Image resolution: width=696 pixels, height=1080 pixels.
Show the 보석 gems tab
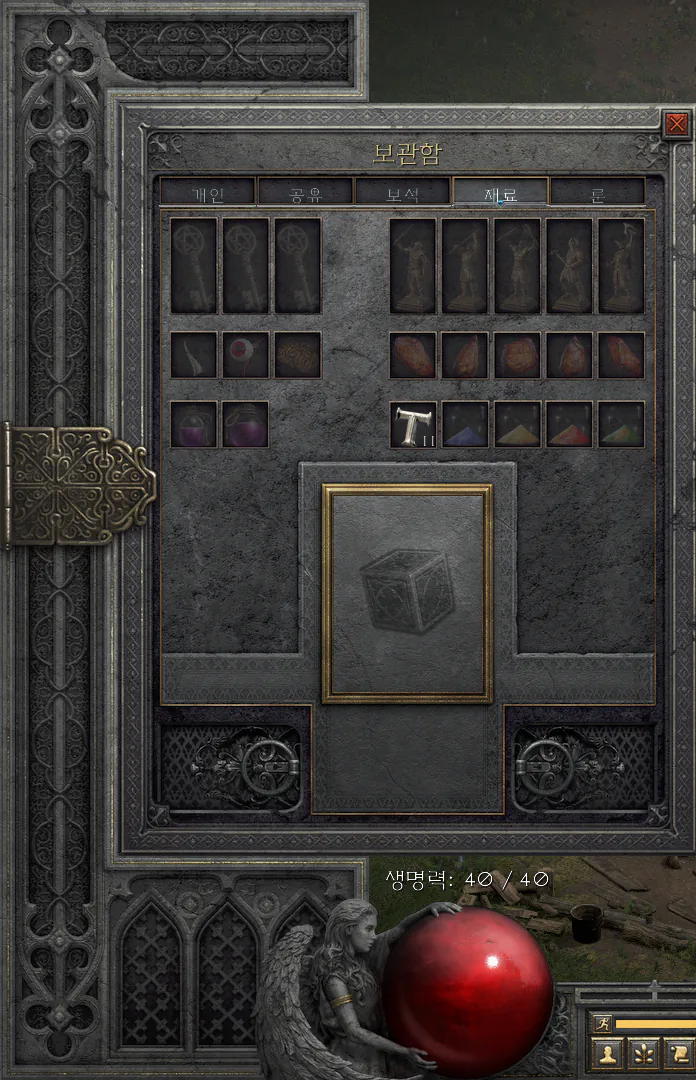point(402,192)
